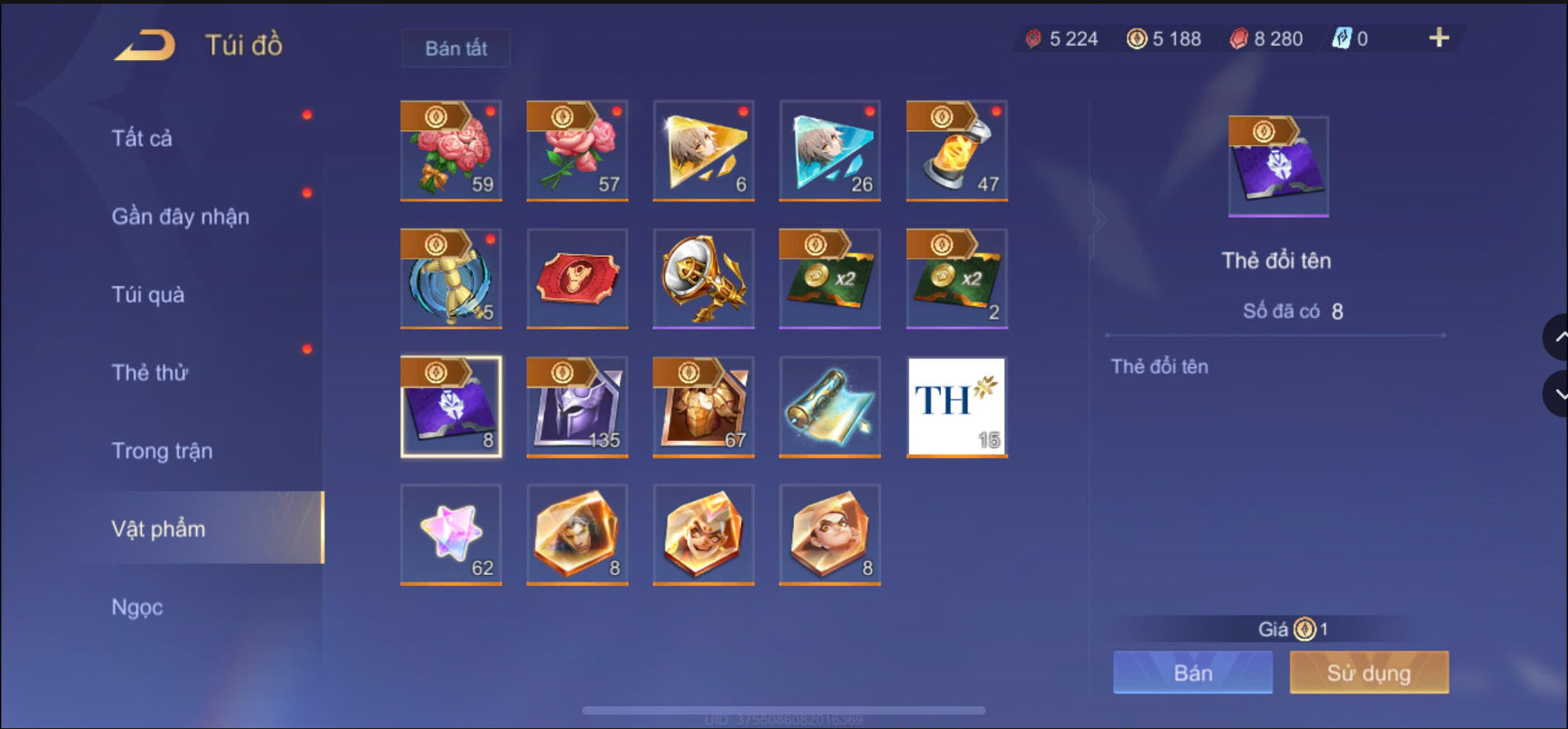Click the TH card item showing 15
Screen dimensions: 1568x729
coord(956,406)
